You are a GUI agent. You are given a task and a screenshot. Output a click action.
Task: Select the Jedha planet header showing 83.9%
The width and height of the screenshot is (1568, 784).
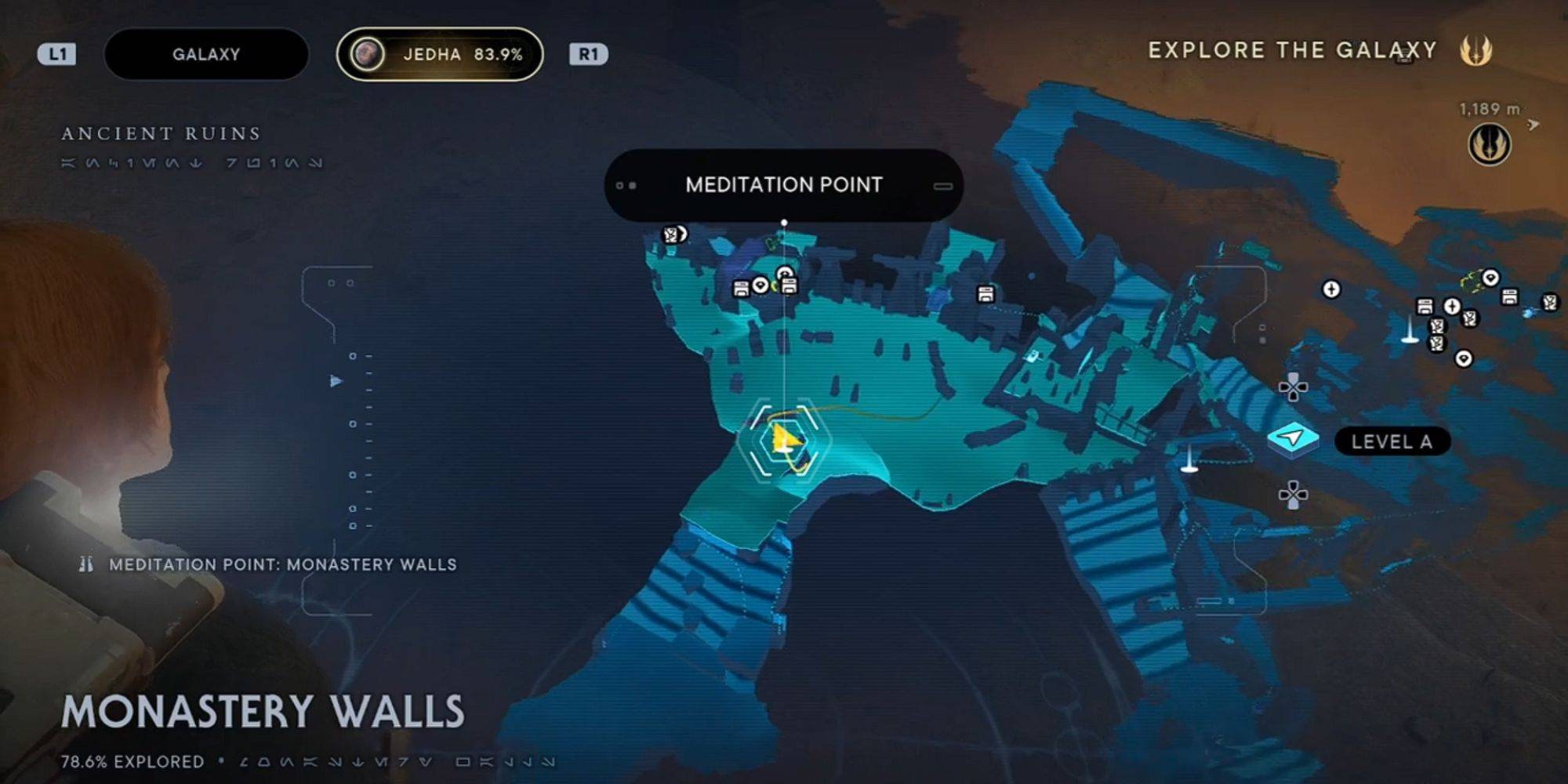[440, 54]
